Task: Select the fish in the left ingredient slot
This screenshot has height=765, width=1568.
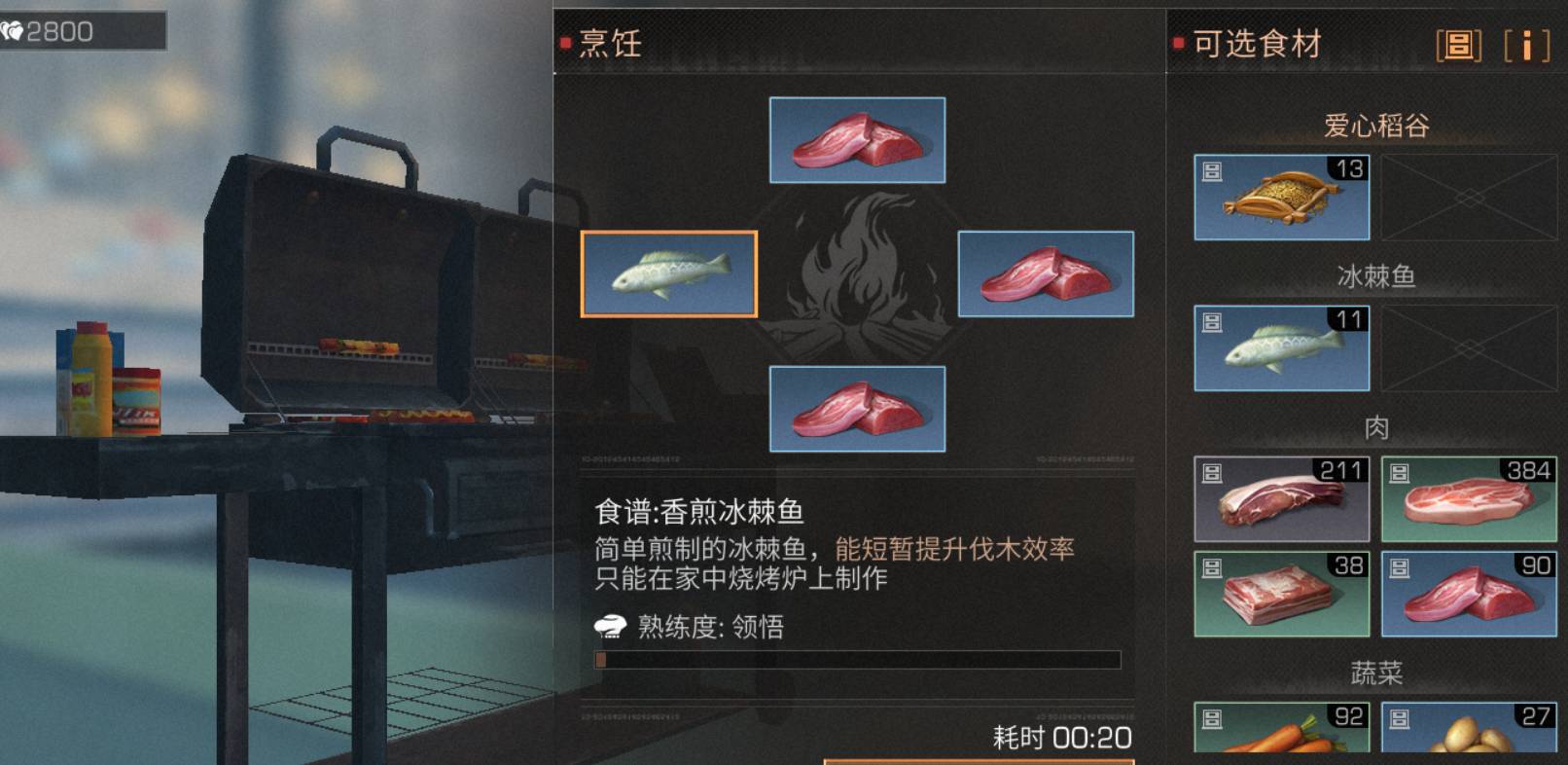Action: pyautogui.click(x=669, y=274)
